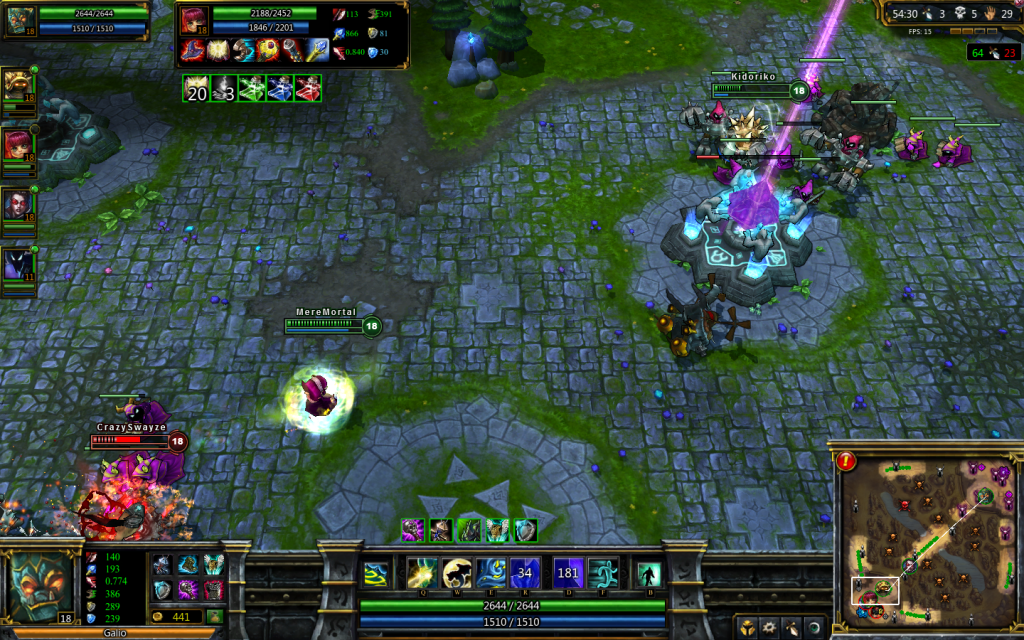Open the gold helmet menu button
Image resolution: width=1024 pixels, height=640 pixels.
click(748, 628)
